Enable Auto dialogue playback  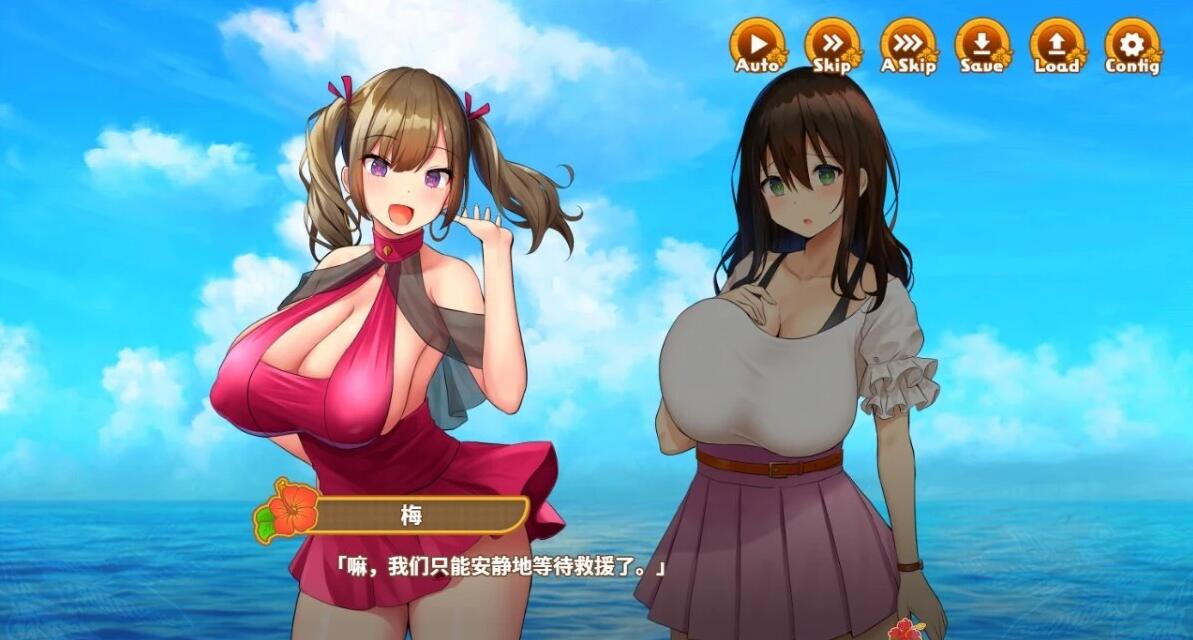[x=757, y=46]
